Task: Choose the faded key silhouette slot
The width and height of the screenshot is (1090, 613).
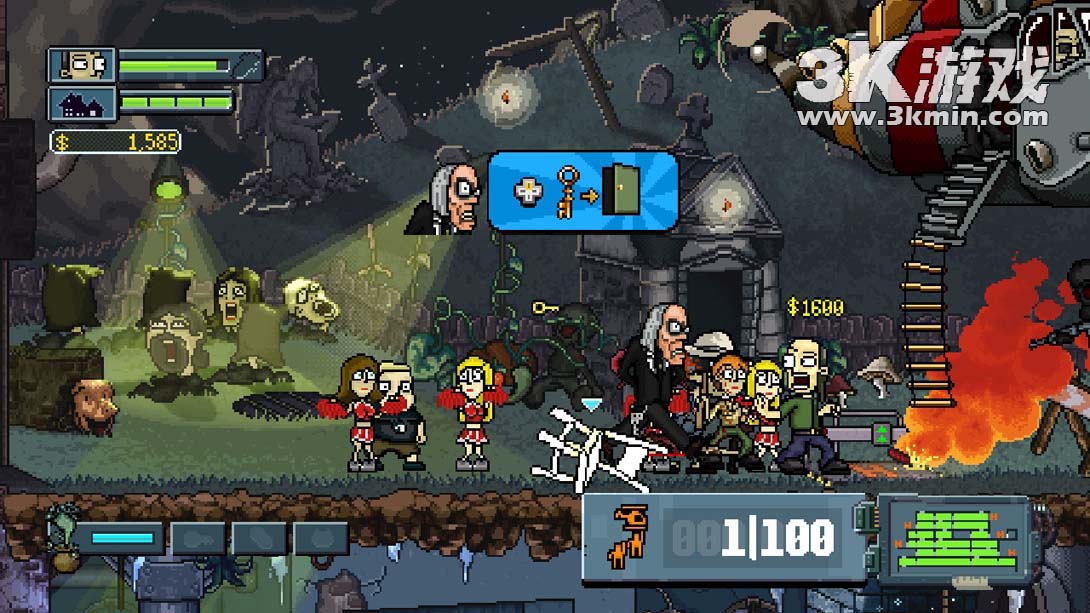Action: [x=197, y=538]
